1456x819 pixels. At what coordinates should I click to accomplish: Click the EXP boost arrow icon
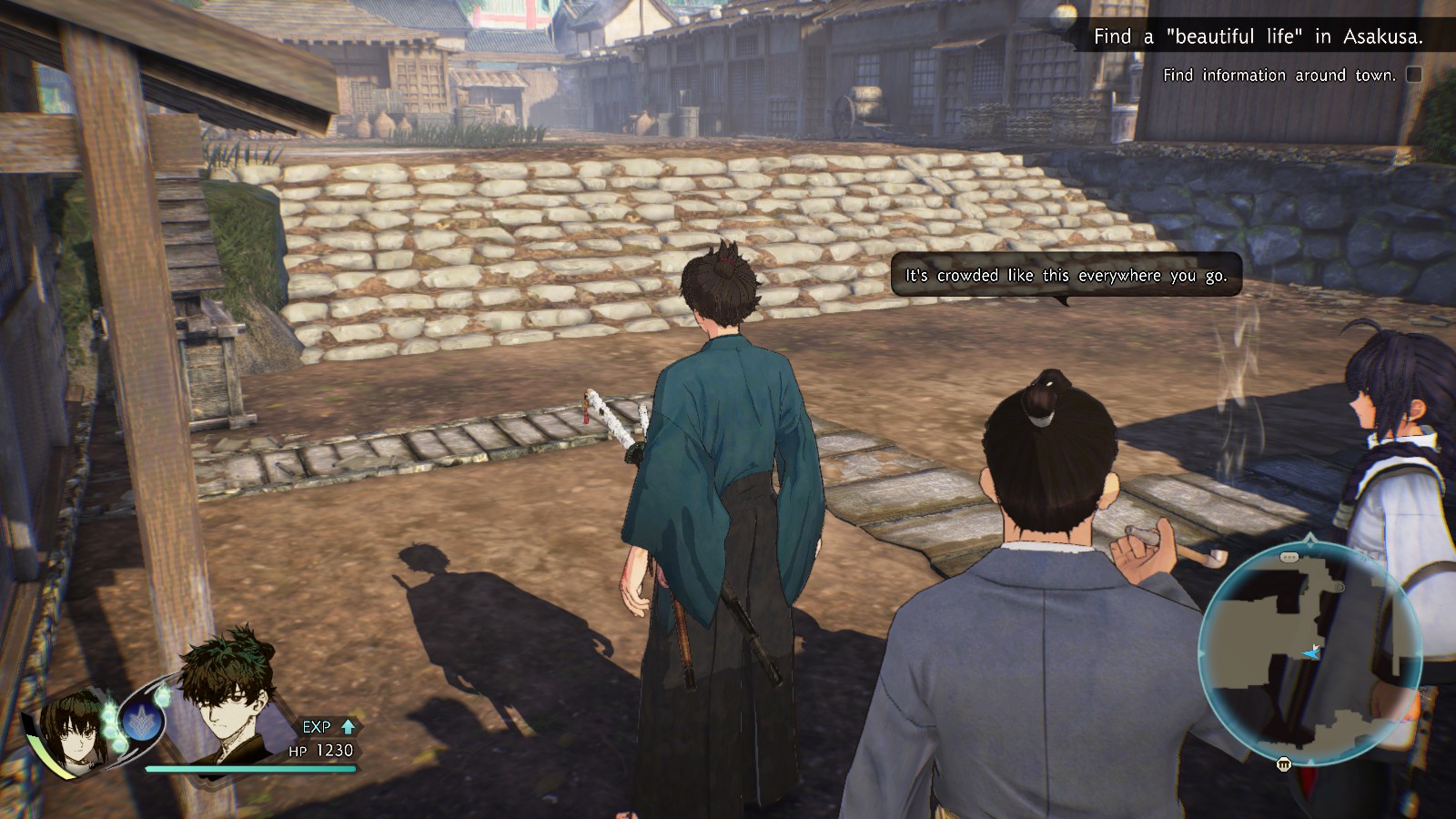click(x=348, y=726)
